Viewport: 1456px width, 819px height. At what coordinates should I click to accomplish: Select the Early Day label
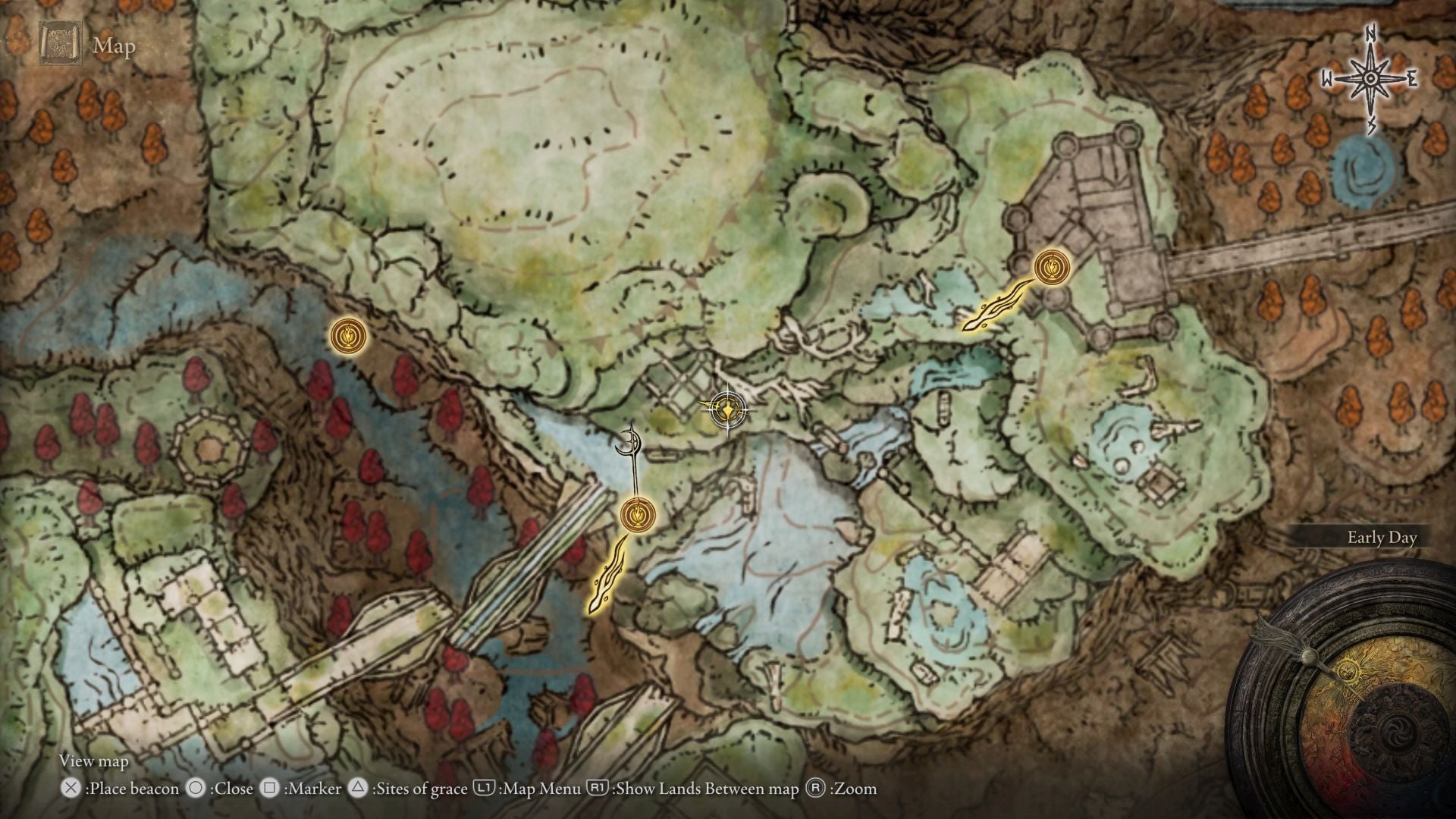pyautogui.click(x=1382, y=538)
